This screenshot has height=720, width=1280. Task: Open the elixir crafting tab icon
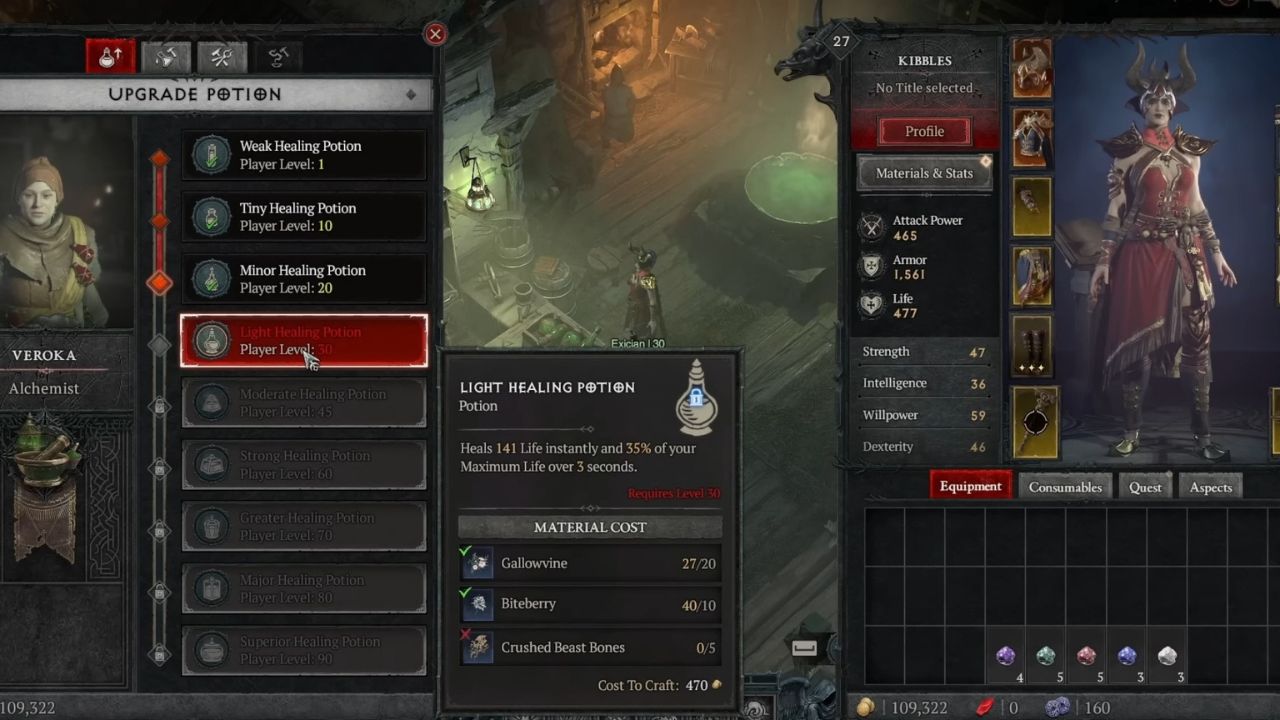pos(166,57)
